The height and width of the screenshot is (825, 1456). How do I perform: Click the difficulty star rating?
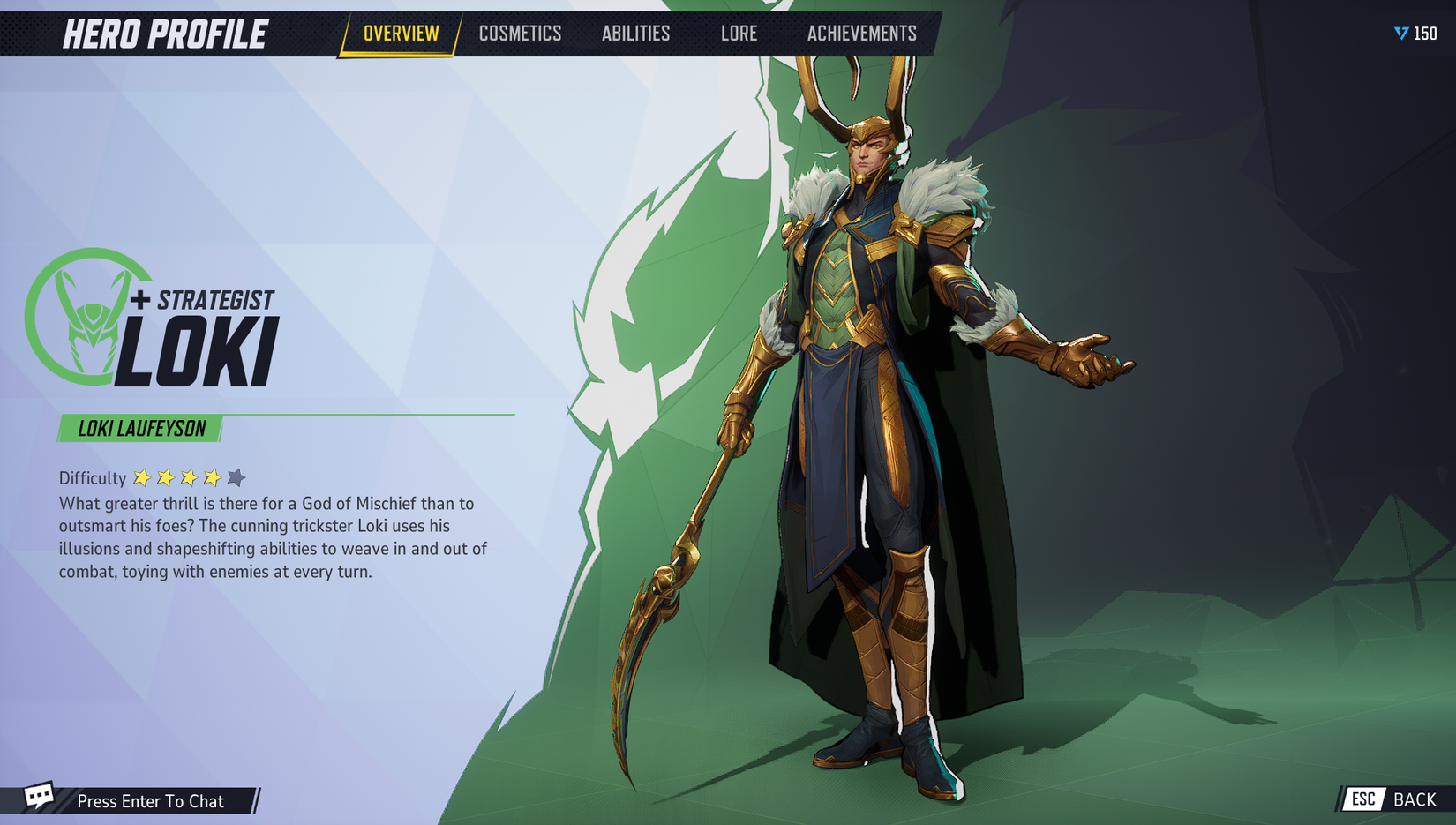(188, 476)
